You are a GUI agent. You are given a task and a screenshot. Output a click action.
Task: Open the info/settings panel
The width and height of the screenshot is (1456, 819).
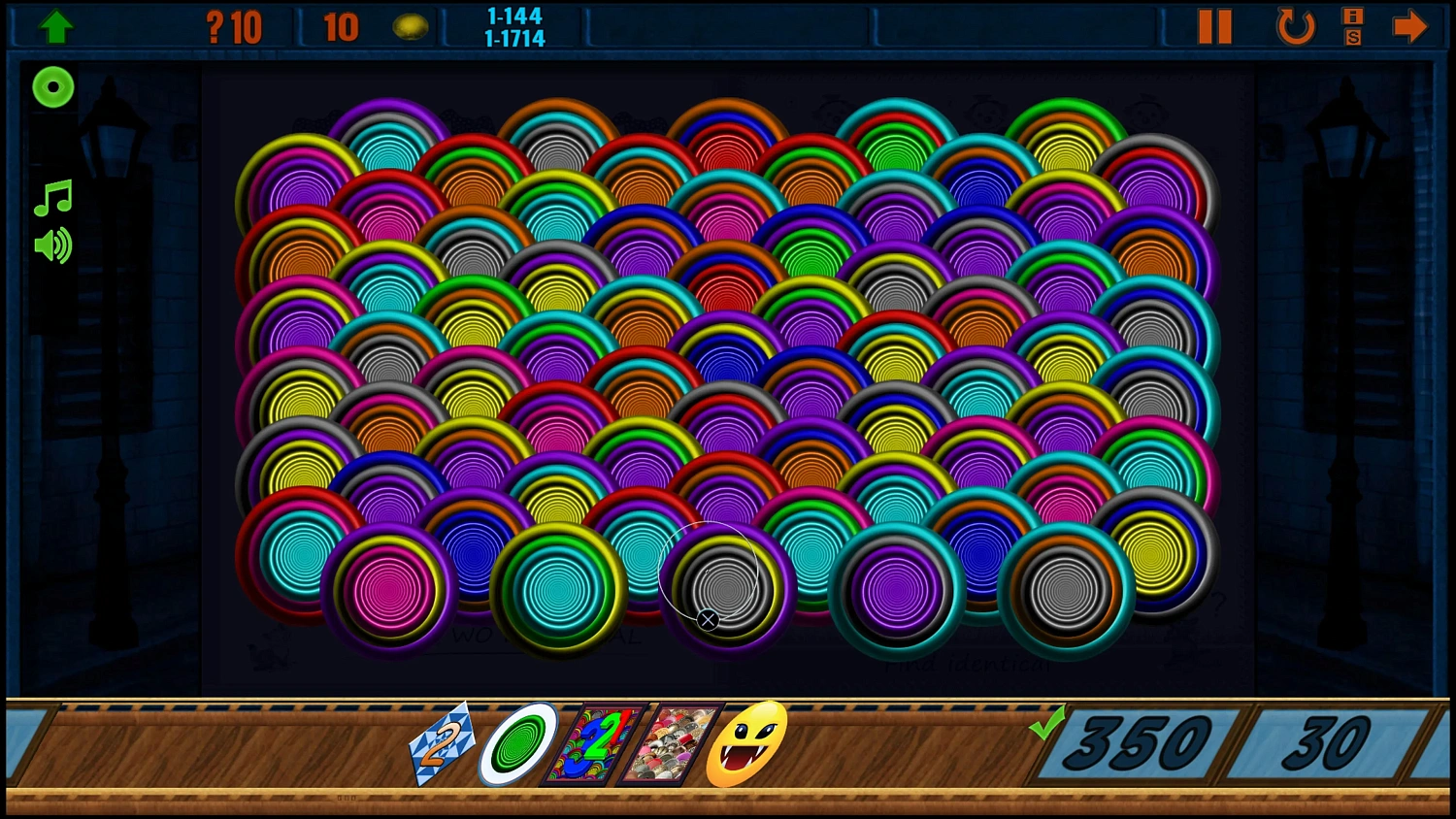[x=1353, y=25]
